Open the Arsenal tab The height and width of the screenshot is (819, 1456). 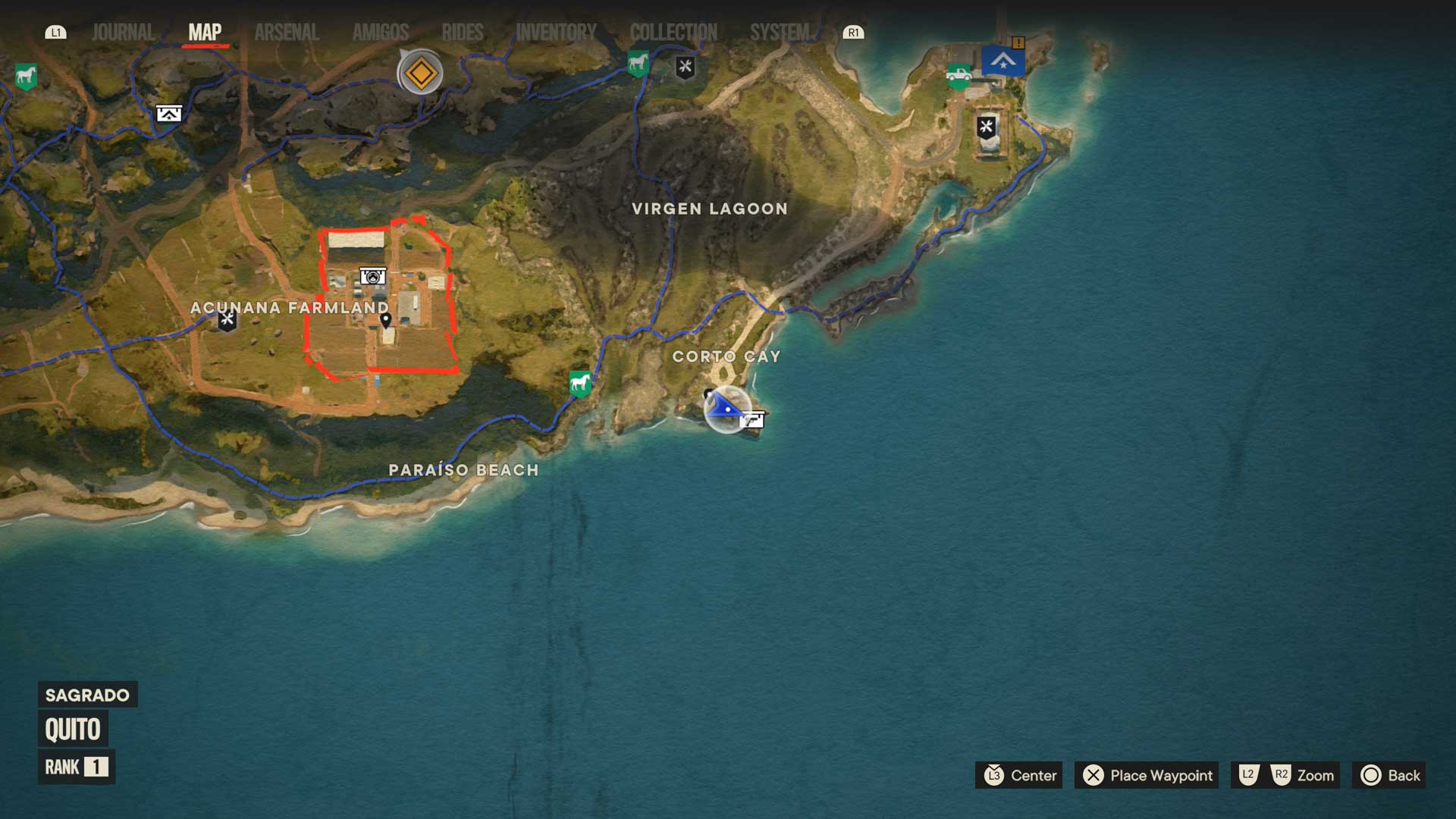(x=287, y=33)
